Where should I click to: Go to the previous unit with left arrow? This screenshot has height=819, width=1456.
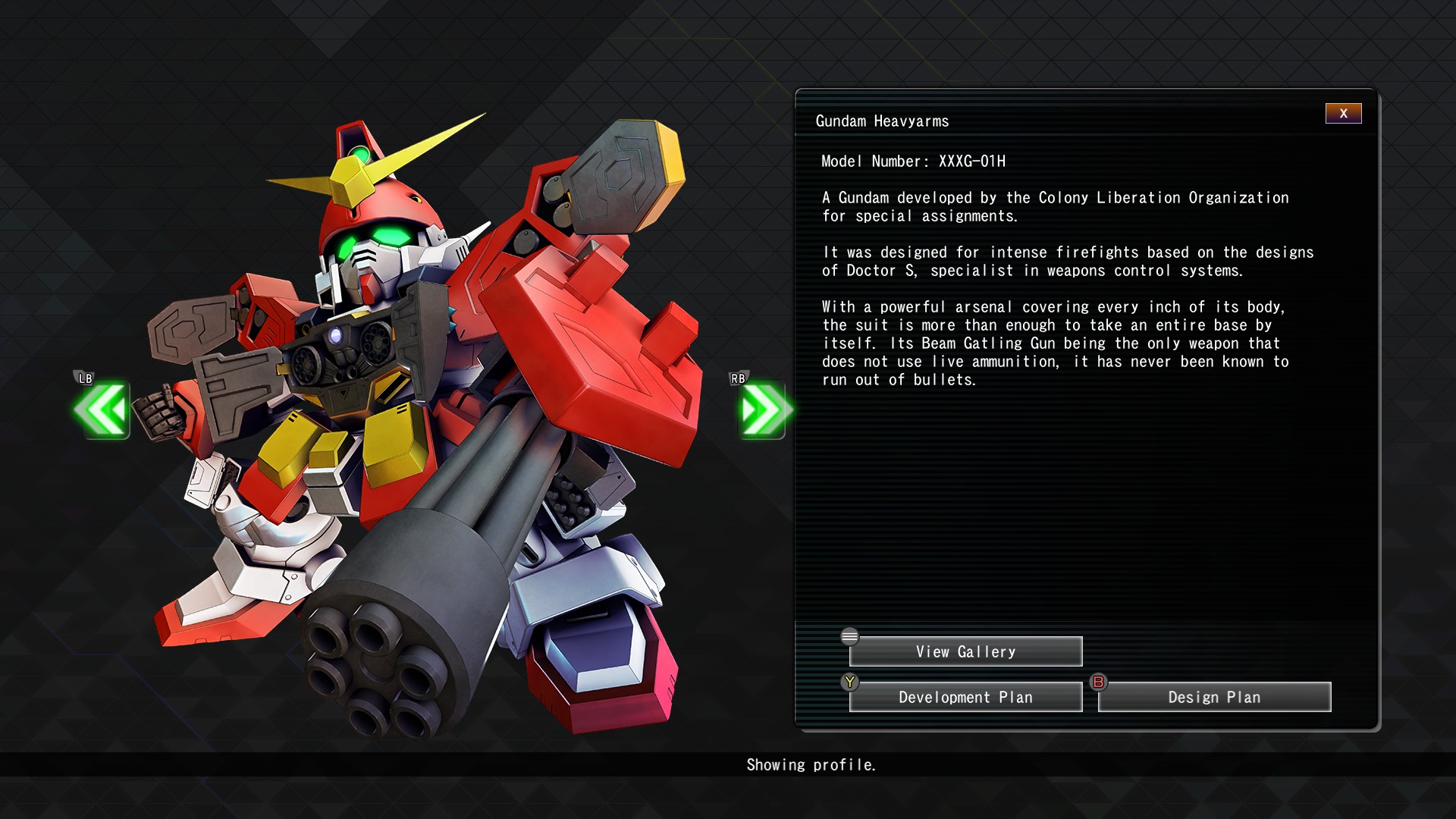pos(102,410)
